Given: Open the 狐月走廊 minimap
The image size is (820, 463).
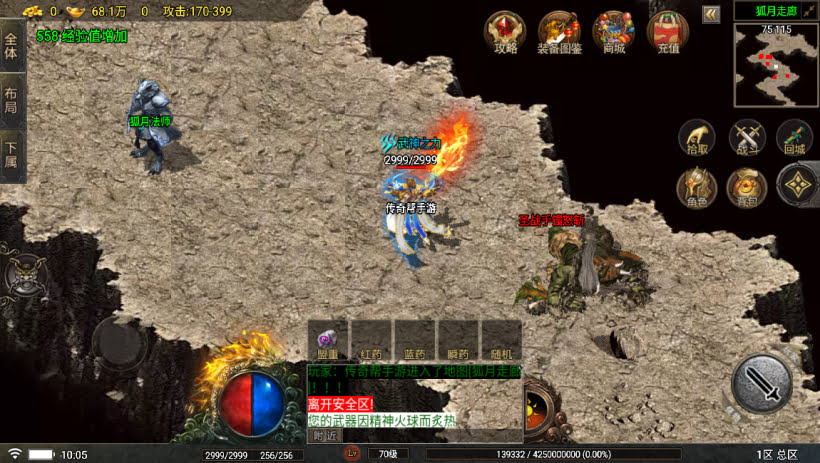Looking at the screenshot, I should [x=775, y=65].
